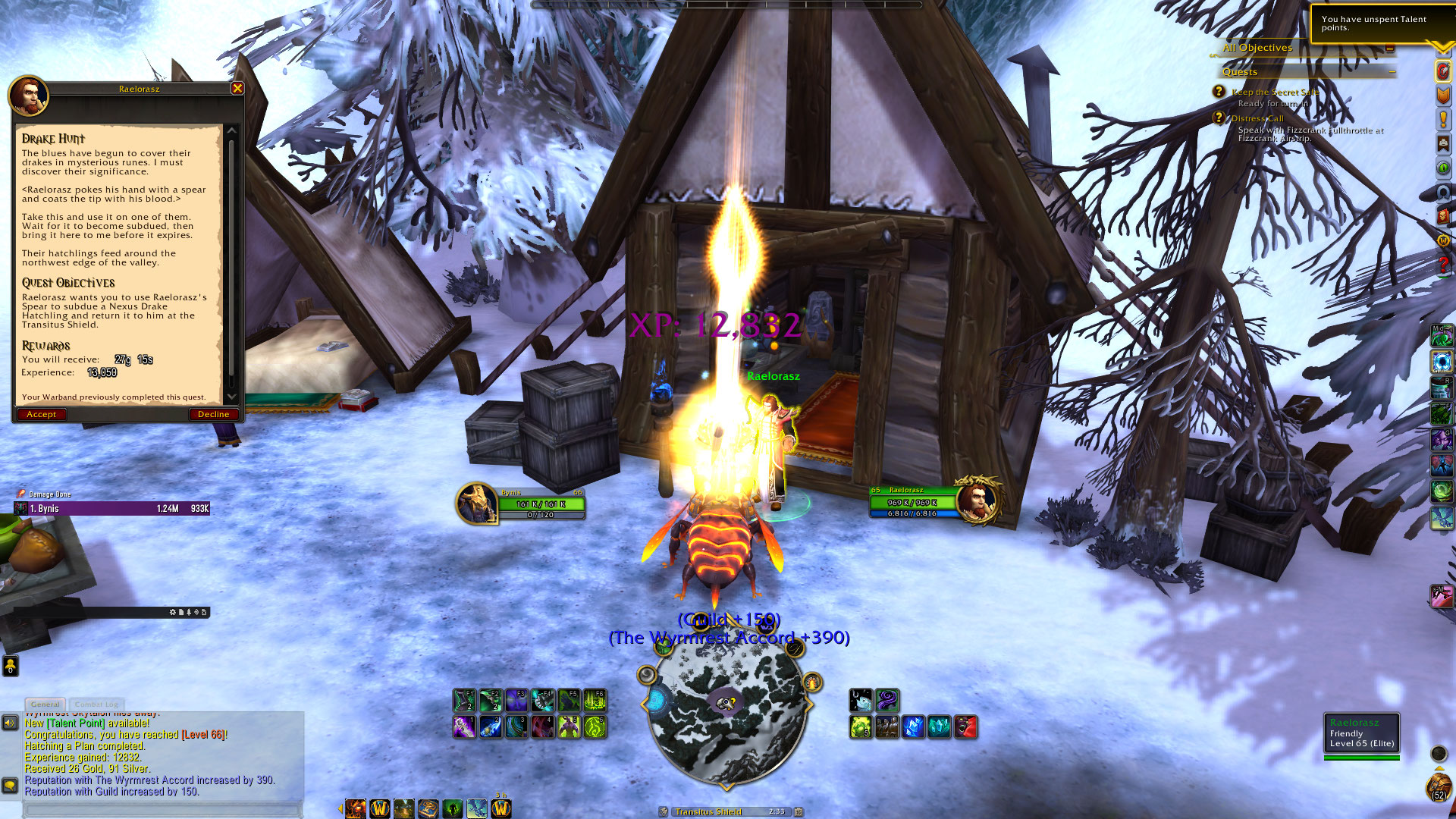
Task: Switch to the Combat Log chat tab
Action: tap(96, 704)
